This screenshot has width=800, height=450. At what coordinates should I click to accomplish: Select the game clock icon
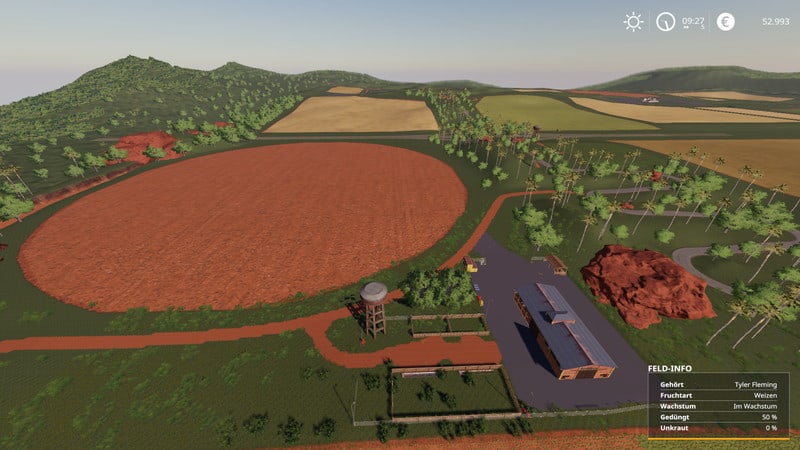665,21
